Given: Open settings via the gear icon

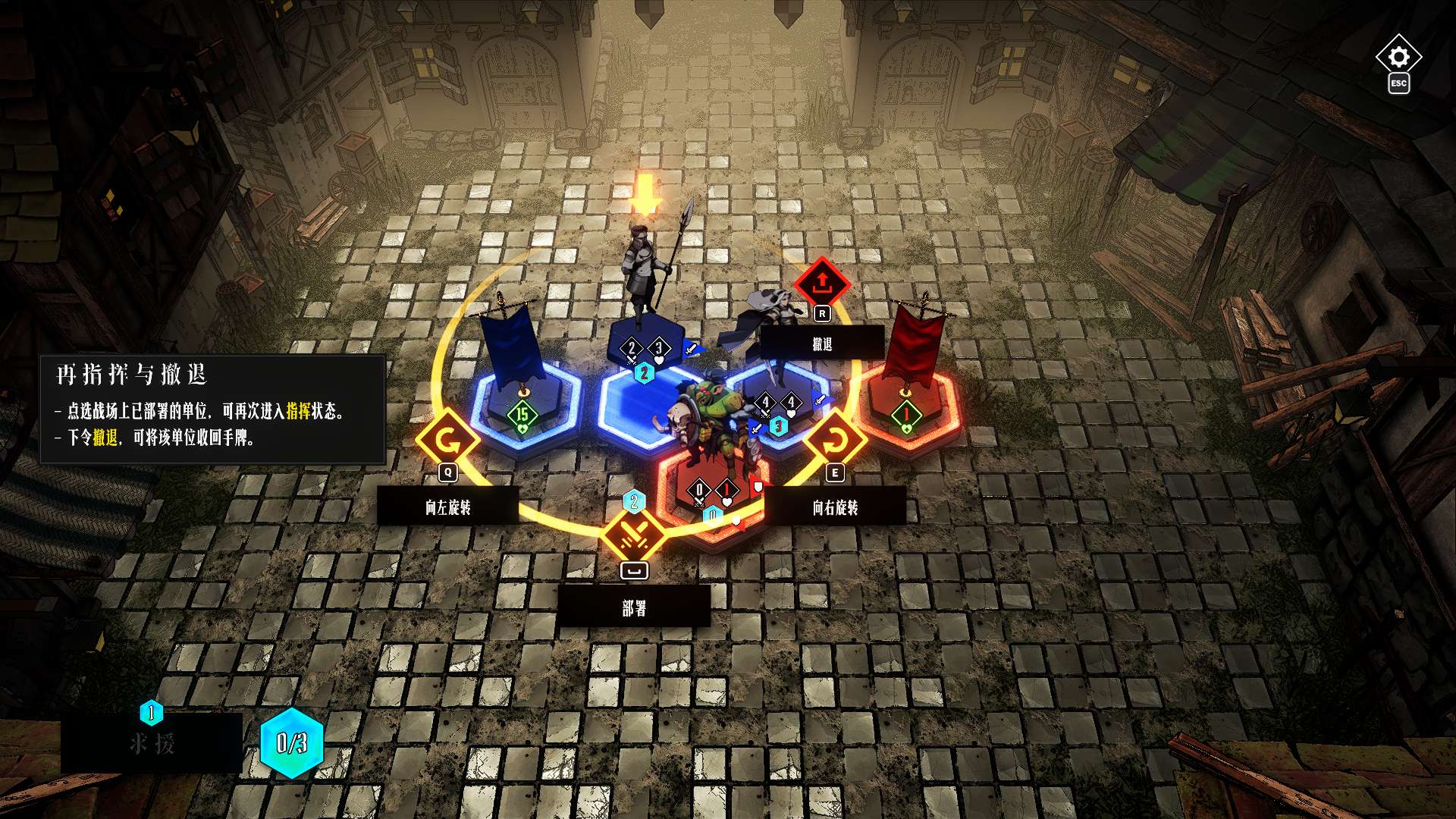Looking at the screenshot, I should pyautogui.click(x=1398, y=57).
